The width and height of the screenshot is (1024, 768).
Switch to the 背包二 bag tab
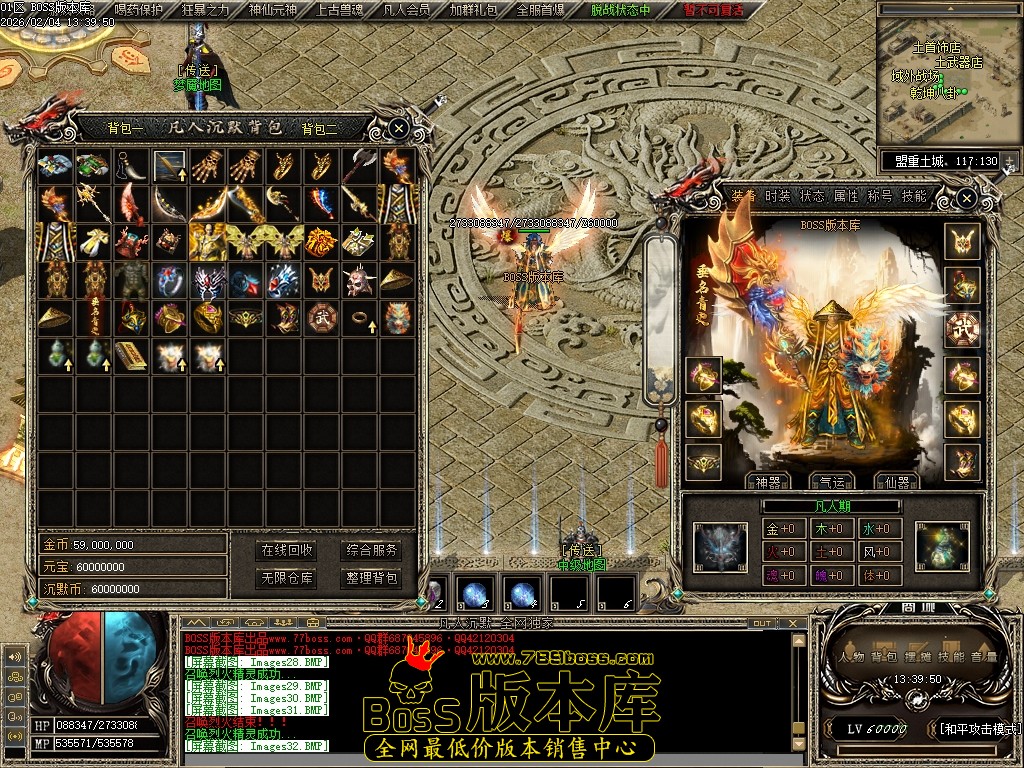319,128
